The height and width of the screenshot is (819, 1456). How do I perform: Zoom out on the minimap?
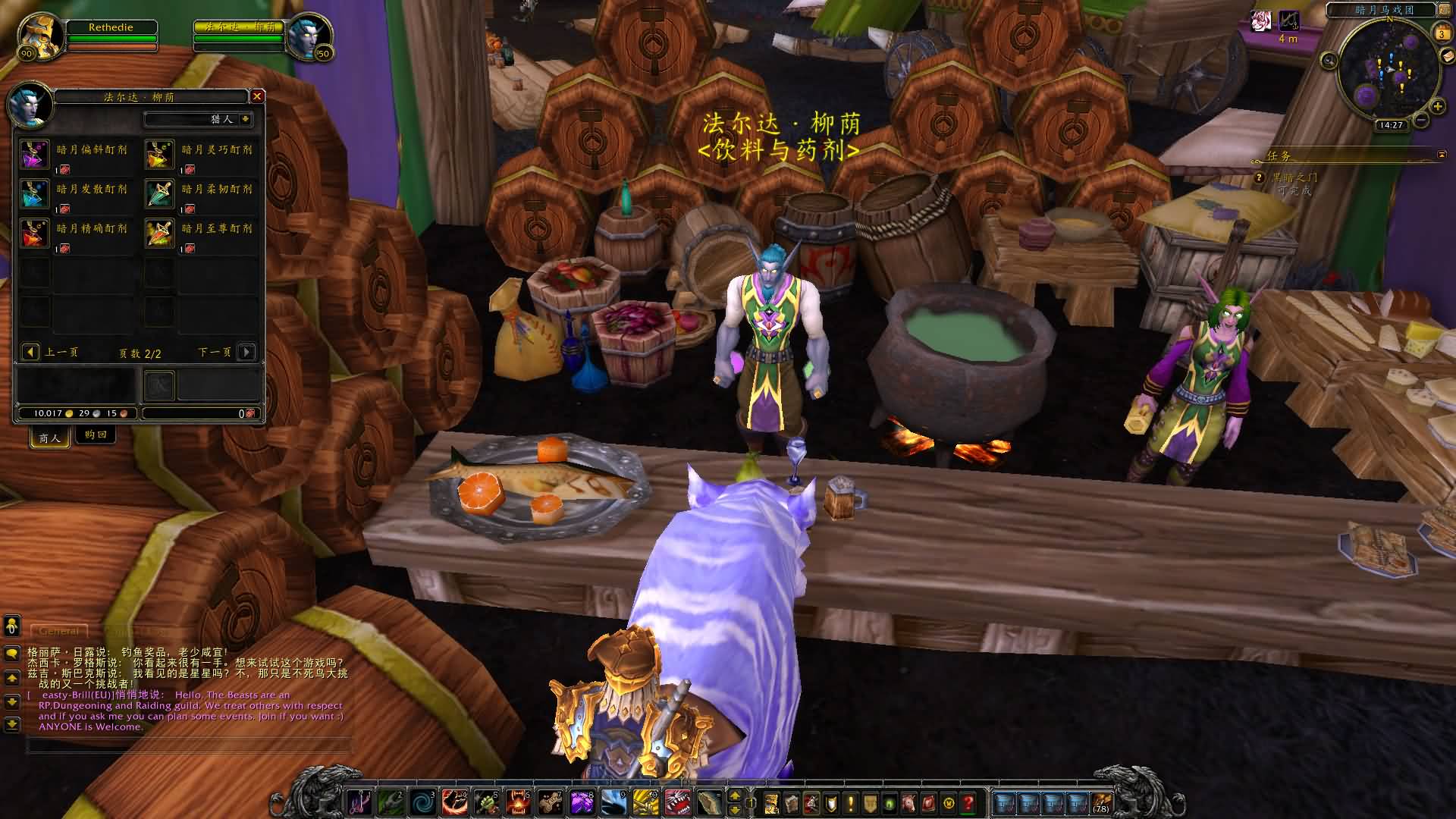tap(1421, 120)
